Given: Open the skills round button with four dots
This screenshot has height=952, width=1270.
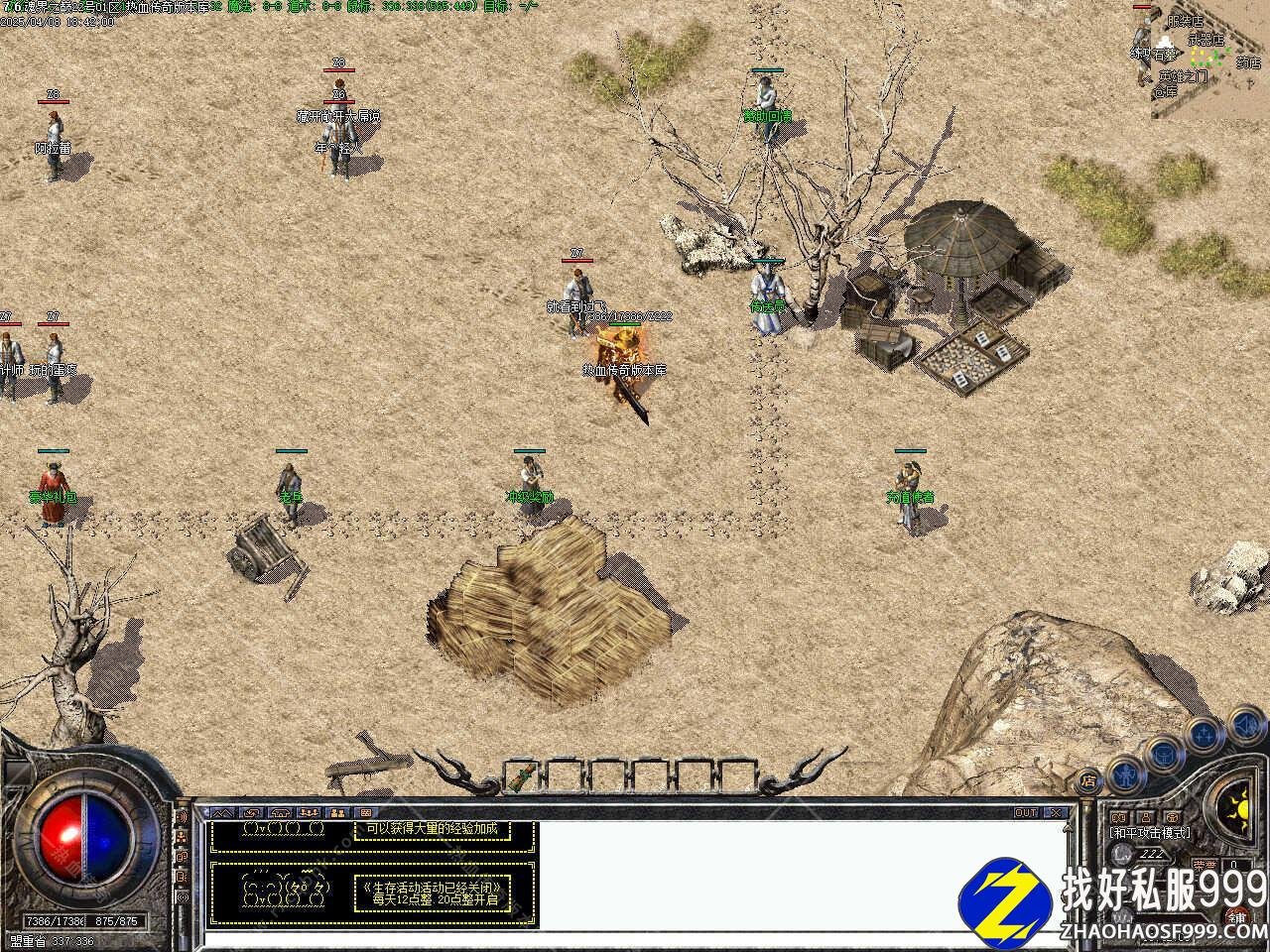Looking at the screenshot, I should (x=1204, y=735).
